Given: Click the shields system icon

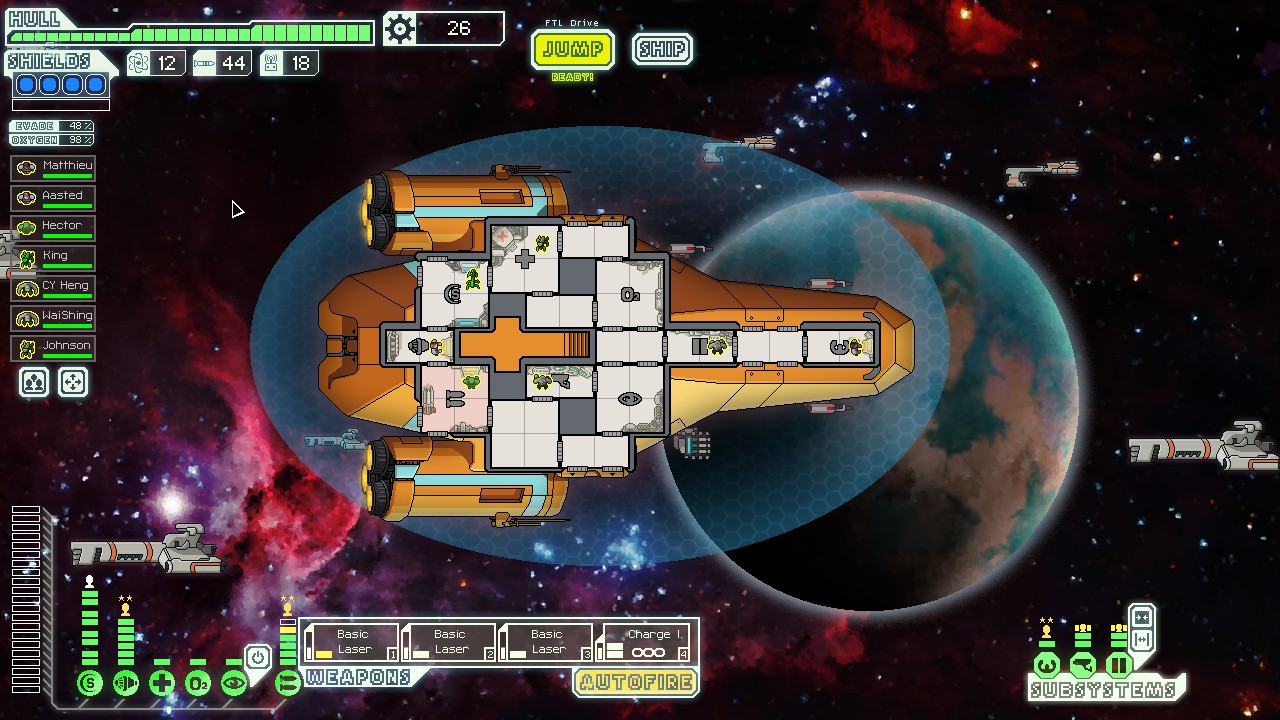Looking at the screenshot, I should point(90,684).
